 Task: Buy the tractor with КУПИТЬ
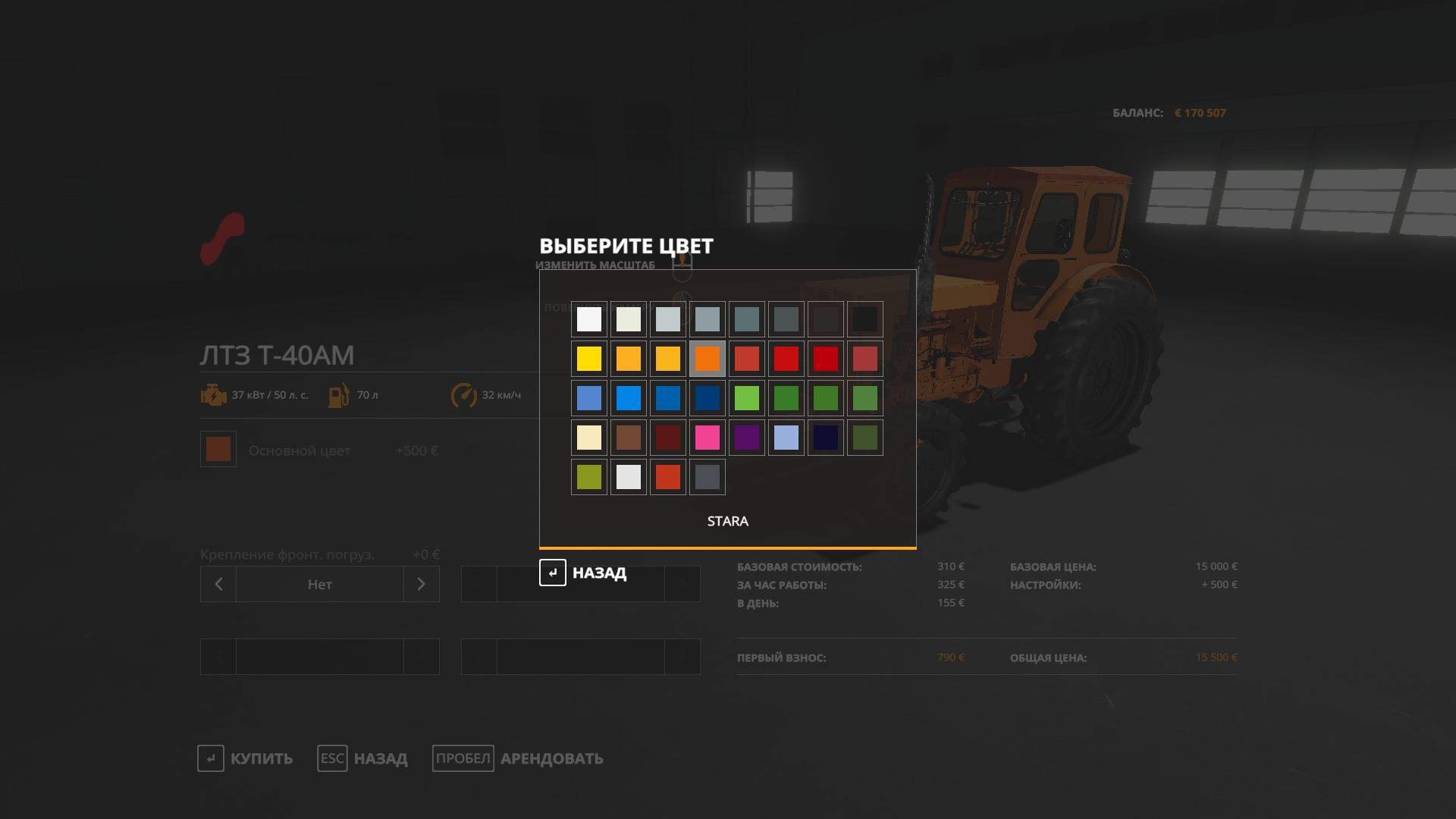click(x=245, y=758)
